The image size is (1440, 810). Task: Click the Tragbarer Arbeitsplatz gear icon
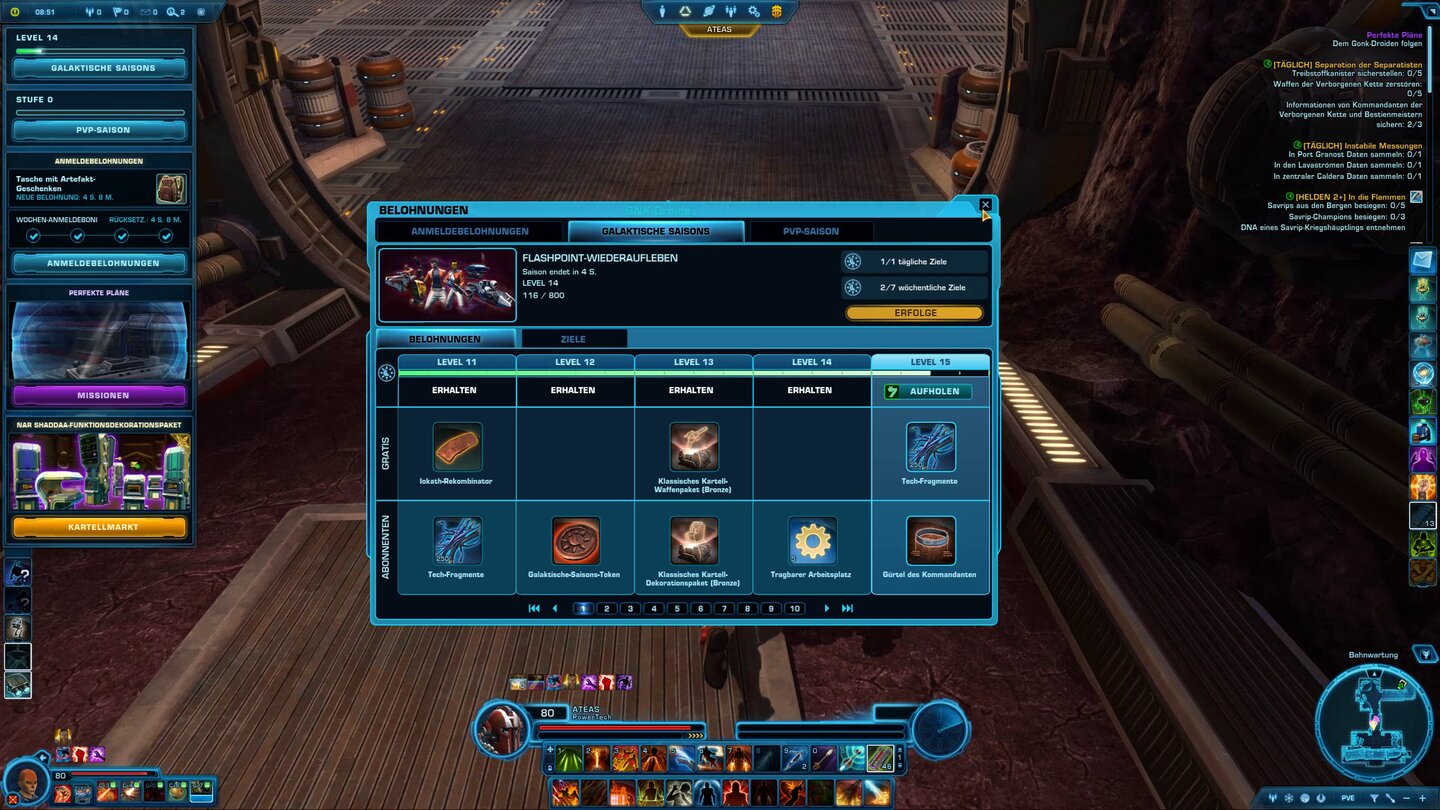pyautogui.click(x=812, y=540)
